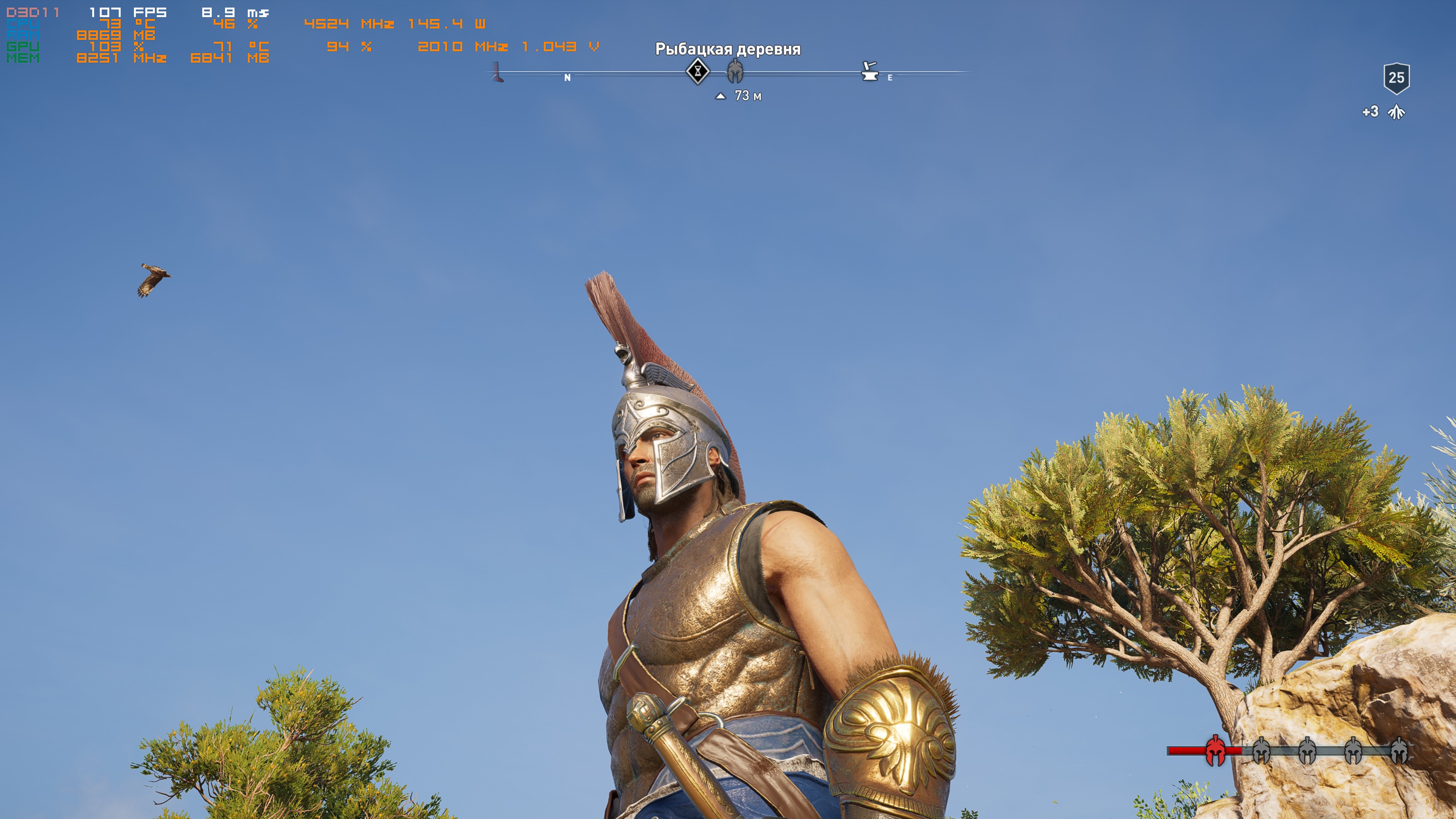Select the gray helmet marker on the compass
The width and height of the screenshot is (1456, 819).
(735, 72)
